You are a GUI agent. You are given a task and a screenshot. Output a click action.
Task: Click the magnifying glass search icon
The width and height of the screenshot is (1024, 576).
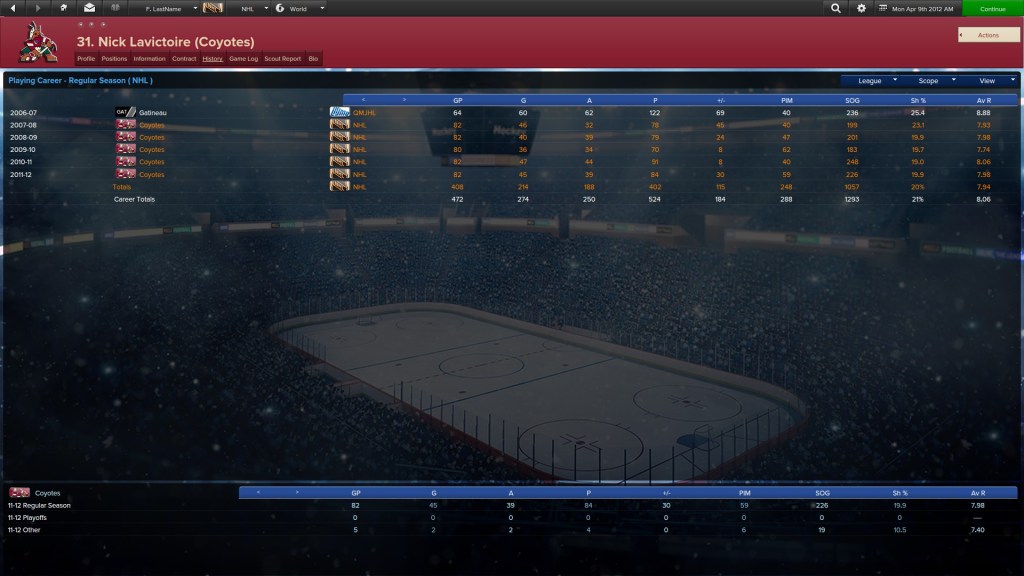836,8
